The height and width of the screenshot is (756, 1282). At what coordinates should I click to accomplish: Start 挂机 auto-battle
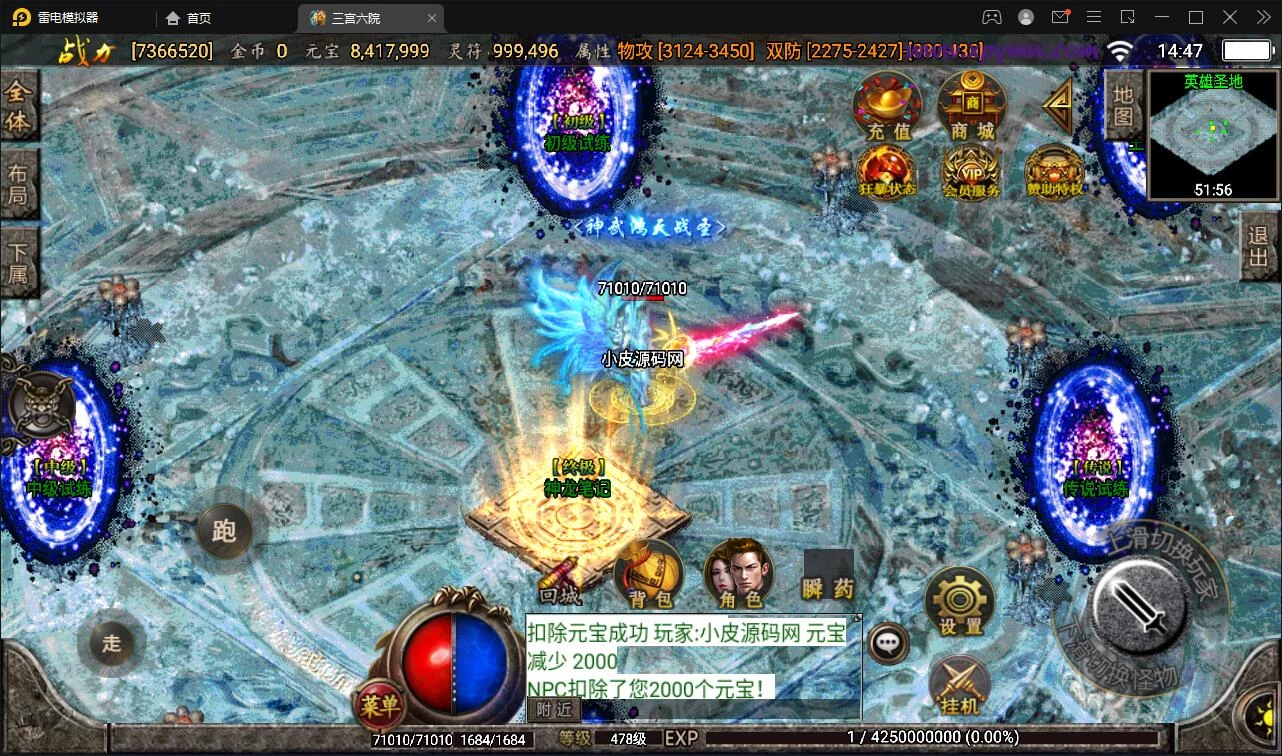pos(960,687)
